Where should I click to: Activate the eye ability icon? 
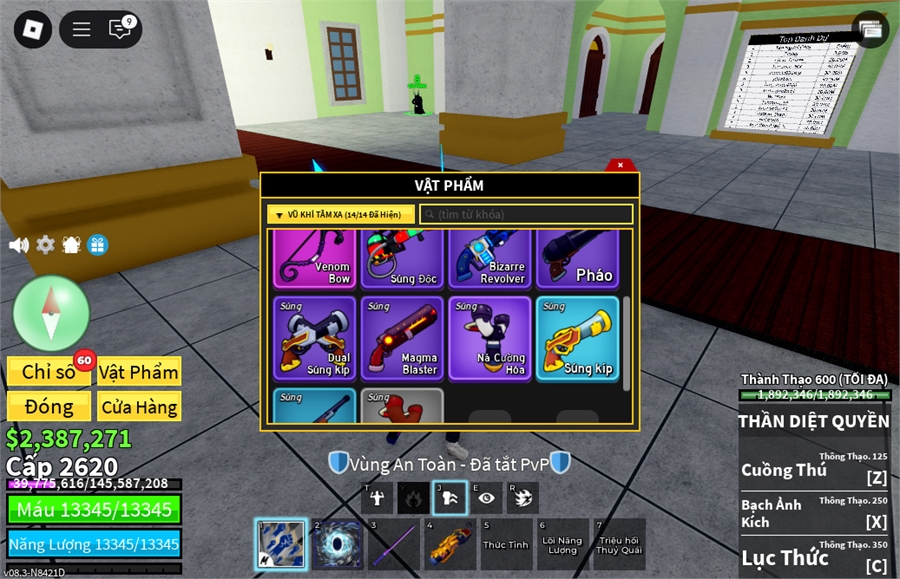[486, 497]
